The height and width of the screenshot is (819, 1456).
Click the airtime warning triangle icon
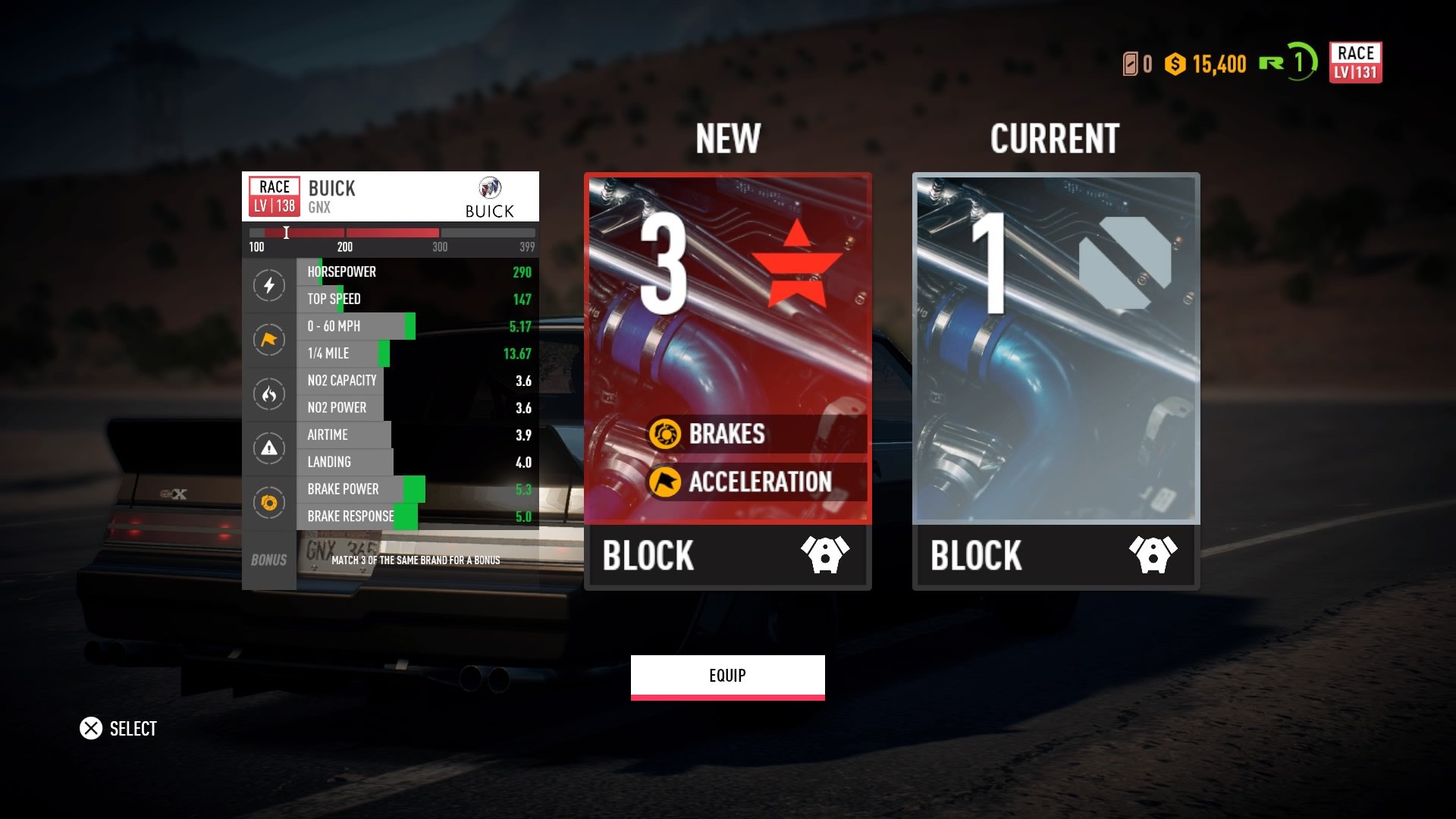[269, 448]
